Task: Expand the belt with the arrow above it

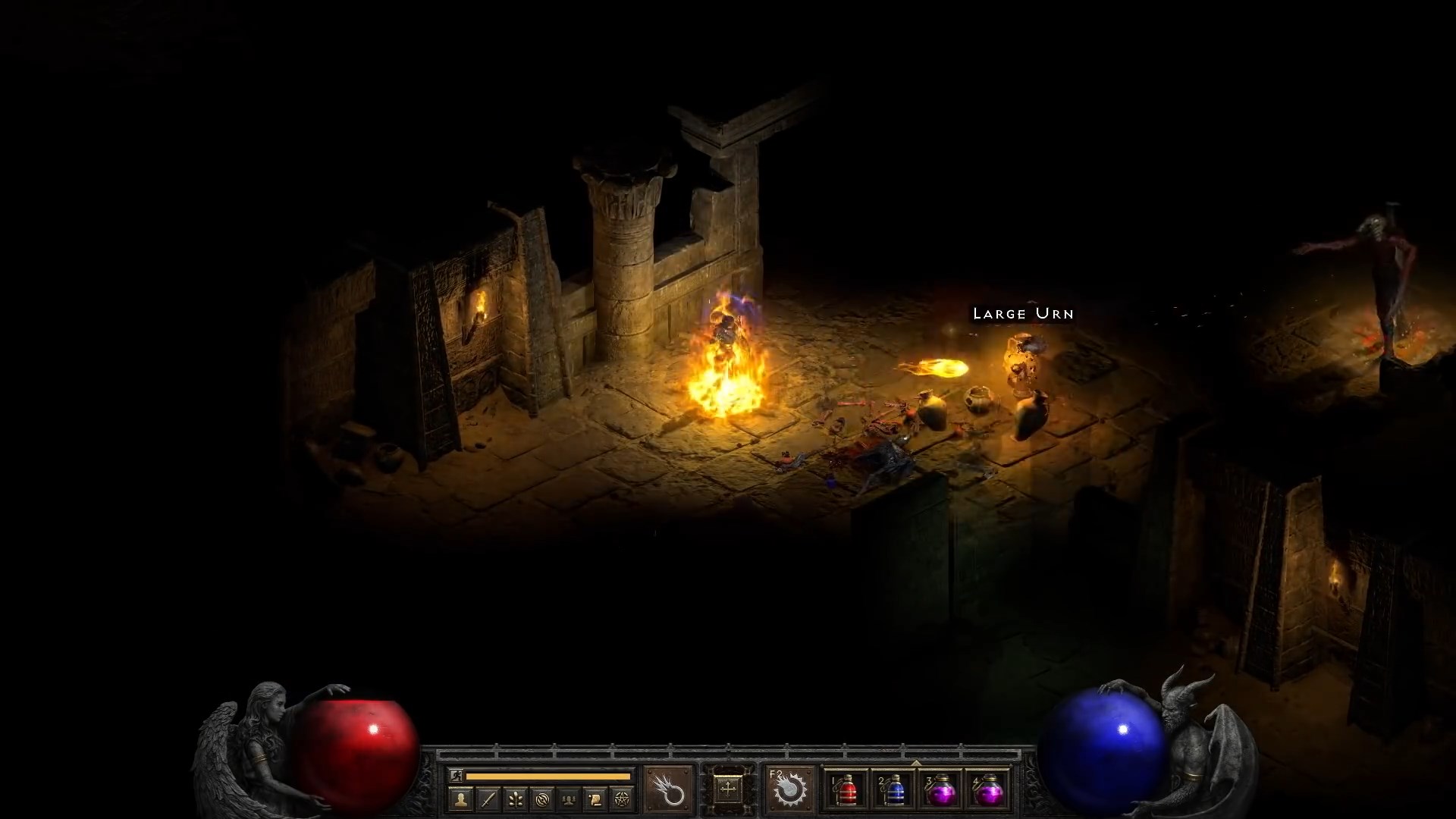Action: point(917,763)
